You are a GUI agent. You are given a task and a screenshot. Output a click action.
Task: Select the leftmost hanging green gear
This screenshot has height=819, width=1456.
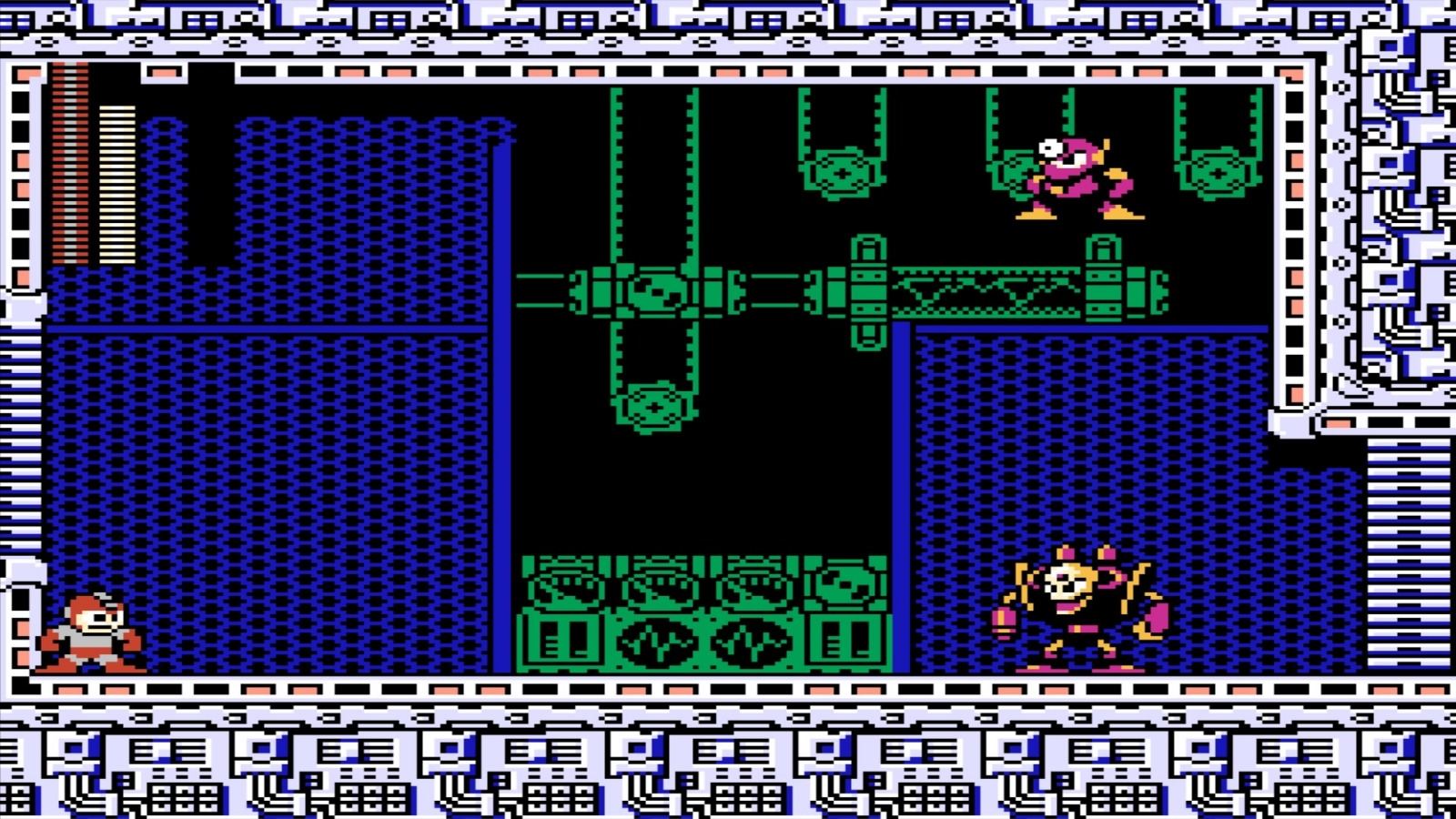(842, 173)
